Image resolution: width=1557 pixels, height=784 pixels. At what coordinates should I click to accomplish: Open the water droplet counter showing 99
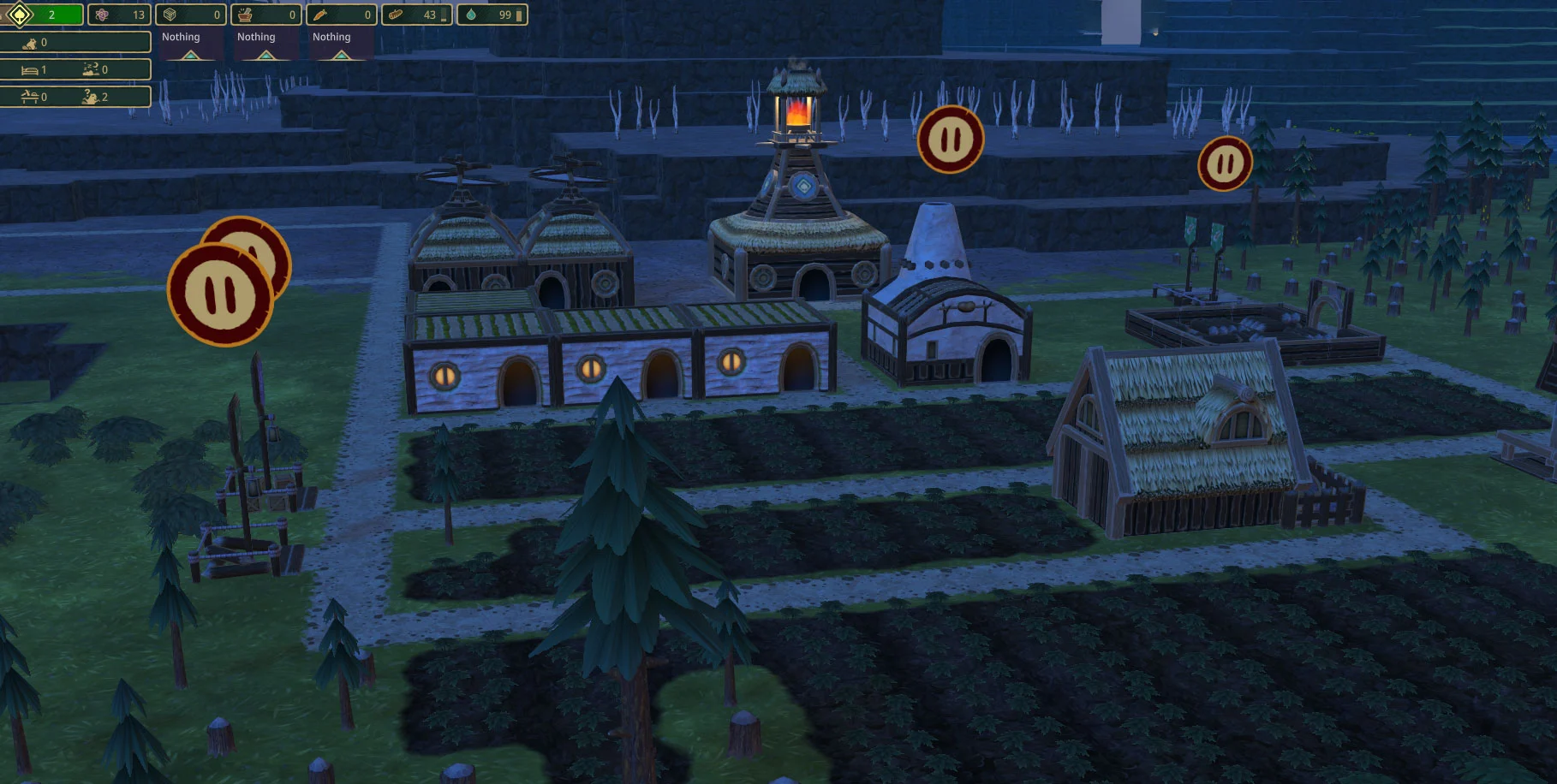point(492,15)
